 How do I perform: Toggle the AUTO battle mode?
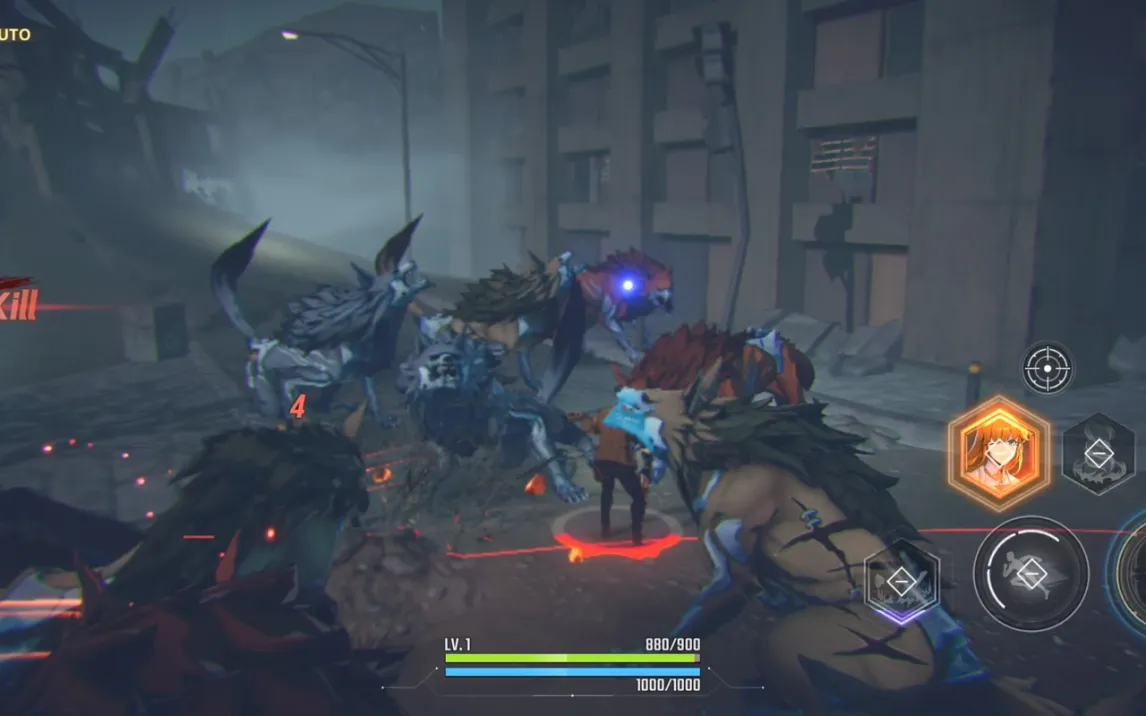pos(14,35)
